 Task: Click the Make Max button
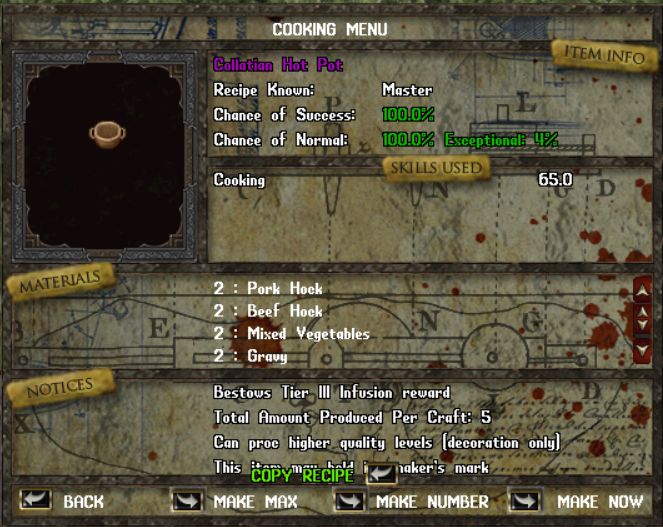click(187, 499)
